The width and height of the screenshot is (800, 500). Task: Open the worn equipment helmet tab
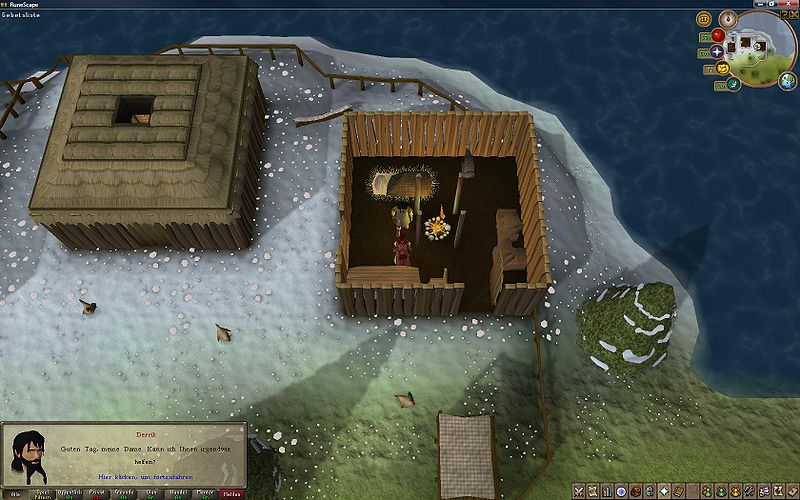click(649, 491)
